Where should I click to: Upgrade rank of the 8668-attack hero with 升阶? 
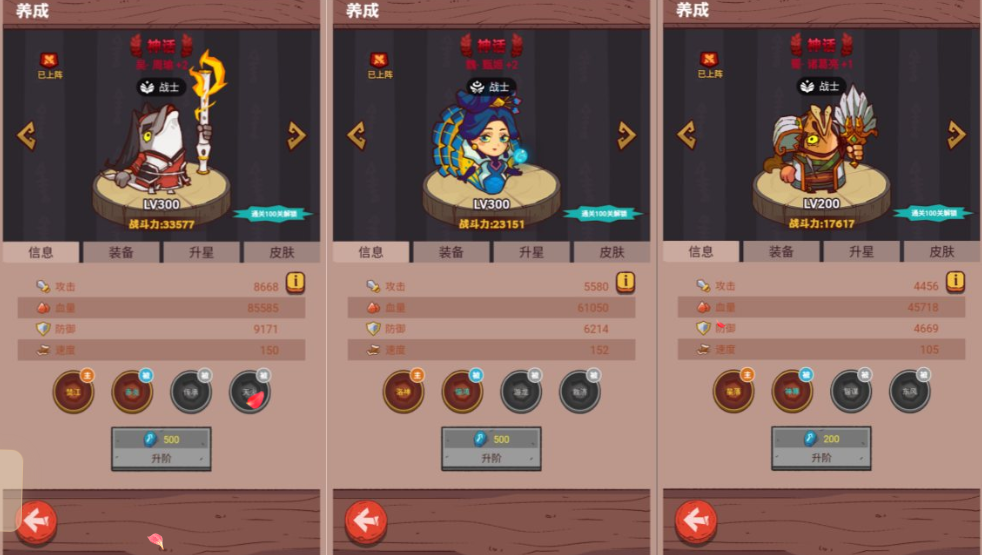coord(161,448)
